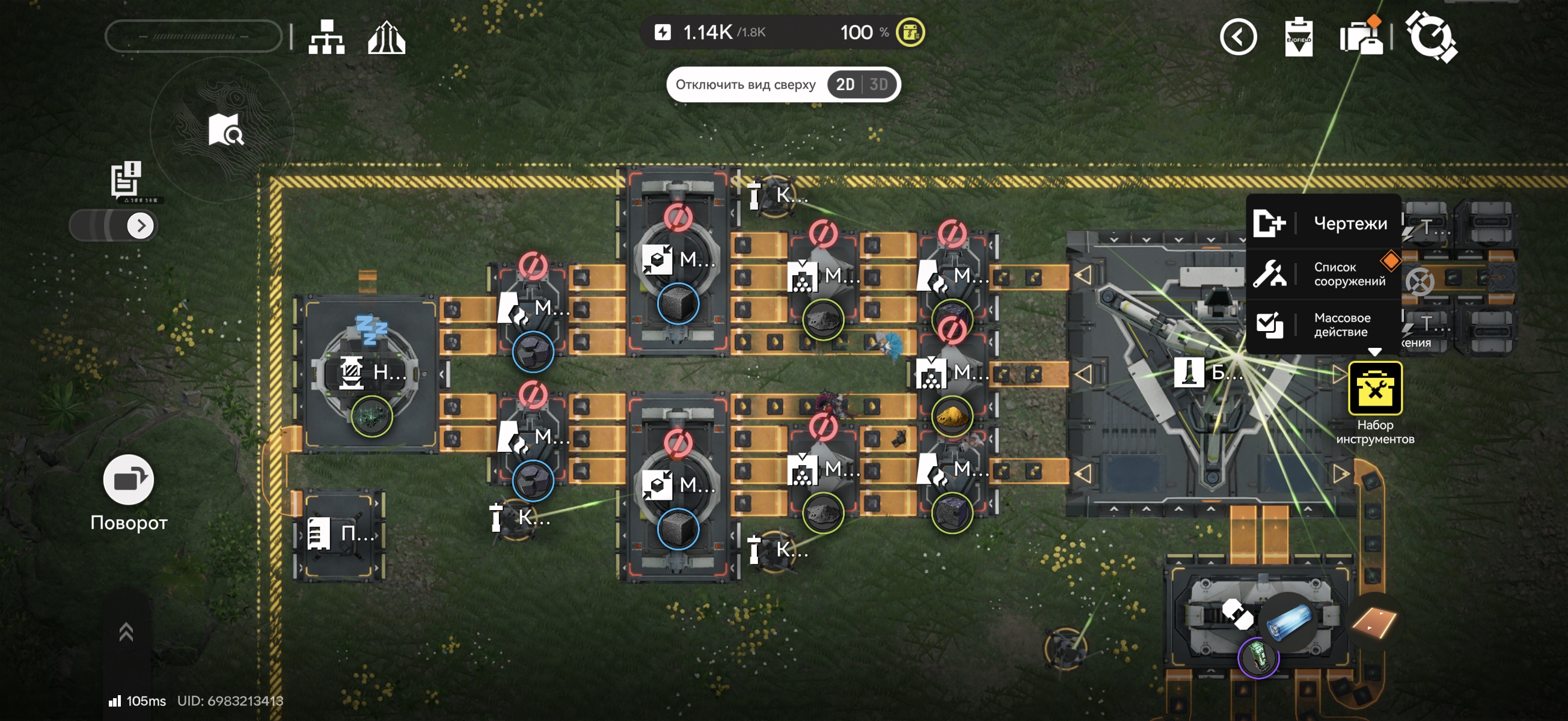
Task: Click the Поворот rotate button
Action: coord(129,480)
